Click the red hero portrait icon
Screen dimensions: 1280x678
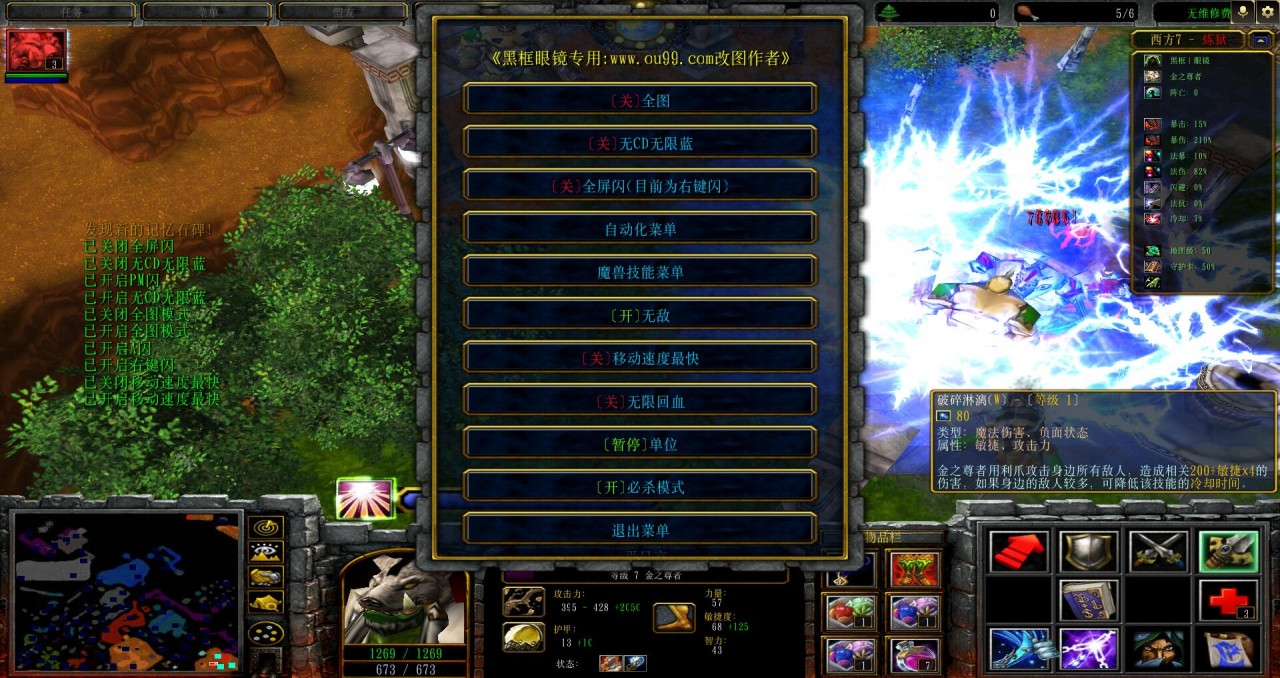tap(37, 50)
